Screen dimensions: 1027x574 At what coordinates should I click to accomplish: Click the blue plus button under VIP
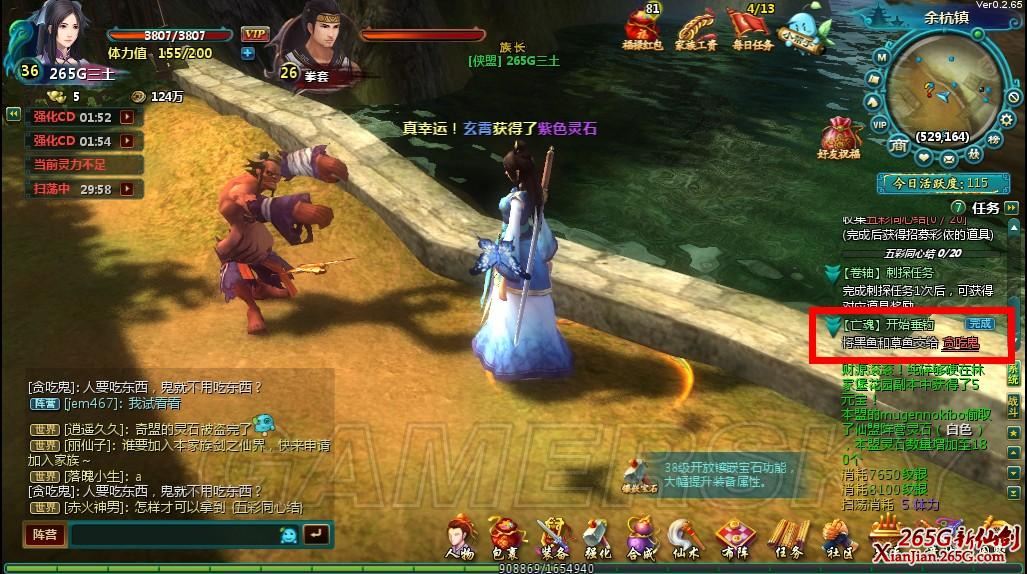[247, 53]
